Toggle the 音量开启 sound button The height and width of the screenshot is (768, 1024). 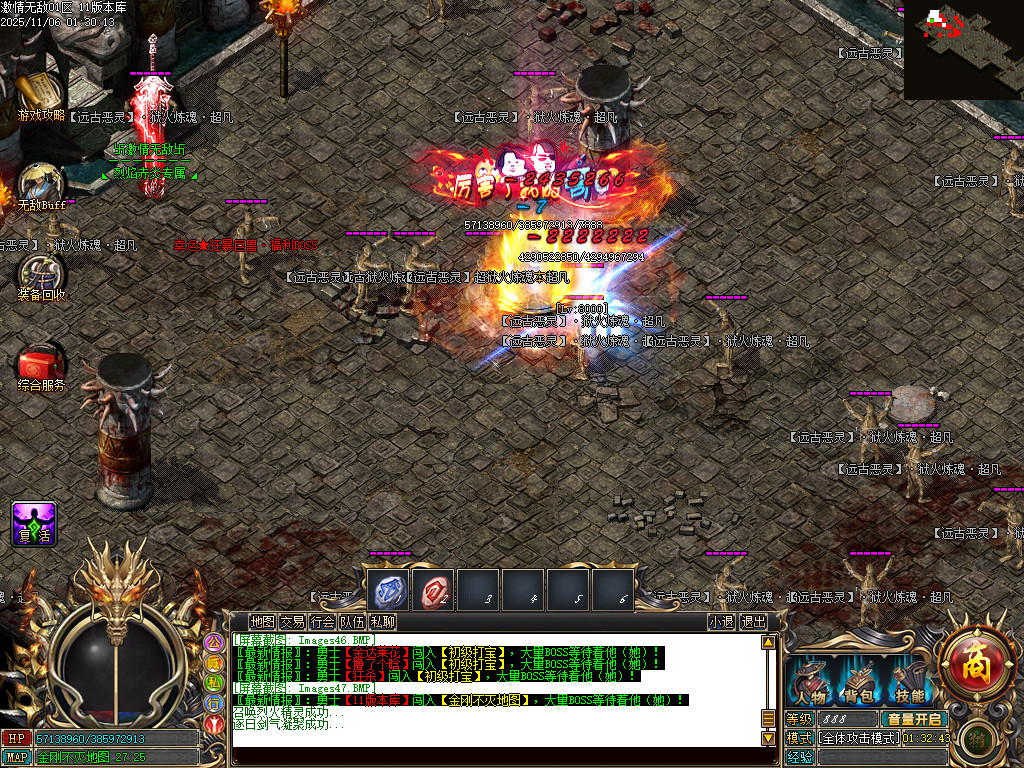point(913,719)
